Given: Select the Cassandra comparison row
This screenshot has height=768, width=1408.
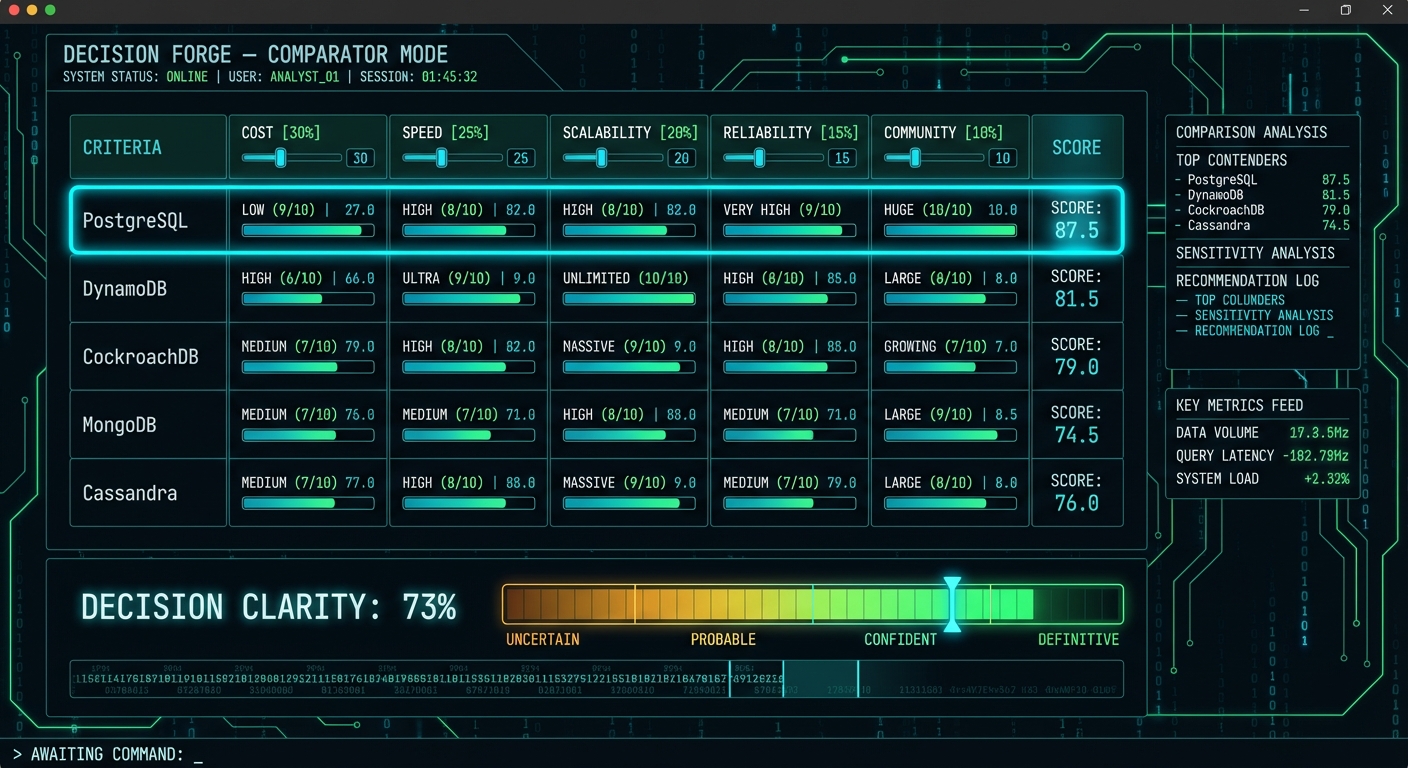Looking at the screenshot, I should click(x=147, y=492).
